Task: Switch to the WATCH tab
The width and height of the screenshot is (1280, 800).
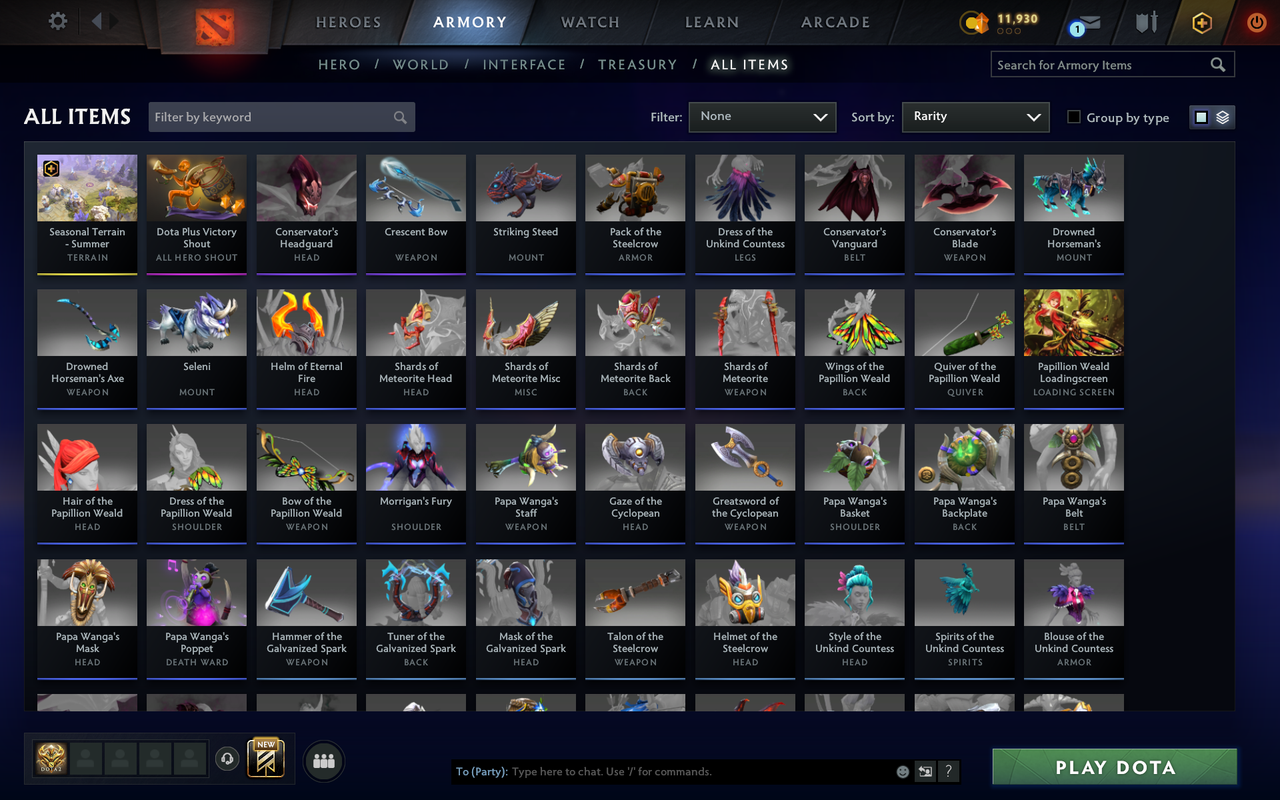Action: click(x=589, y=21)
